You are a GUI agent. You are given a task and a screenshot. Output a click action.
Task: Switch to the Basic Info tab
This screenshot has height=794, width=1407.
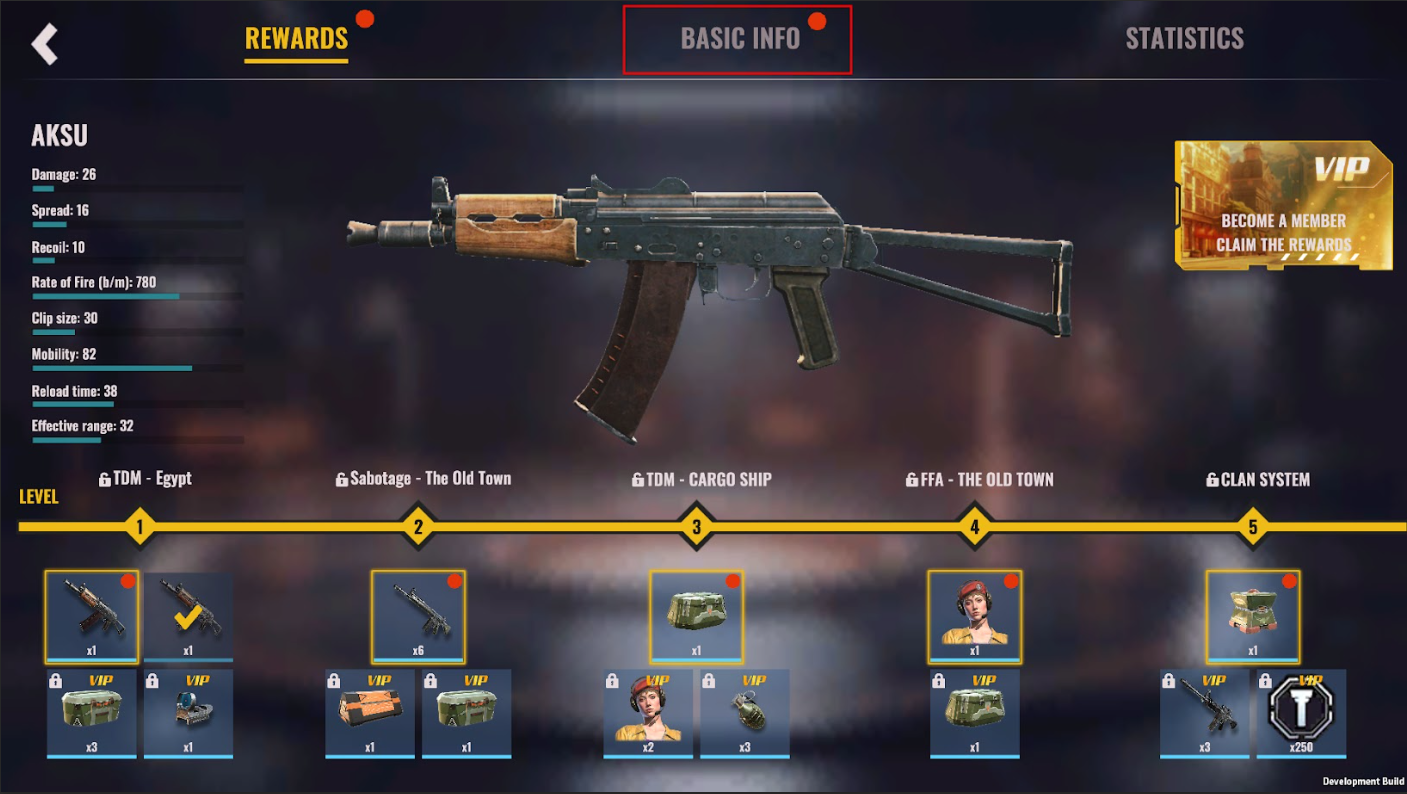pos(739,39)
